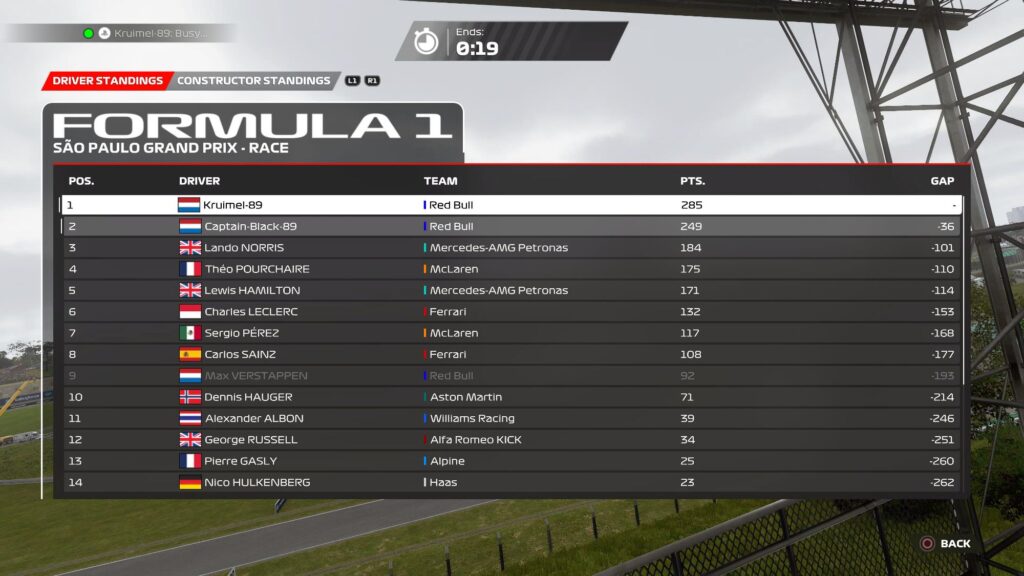Pick the Dennis Hauger row
Viewport: 1024px width, 576px height.
tap(512, 397)
